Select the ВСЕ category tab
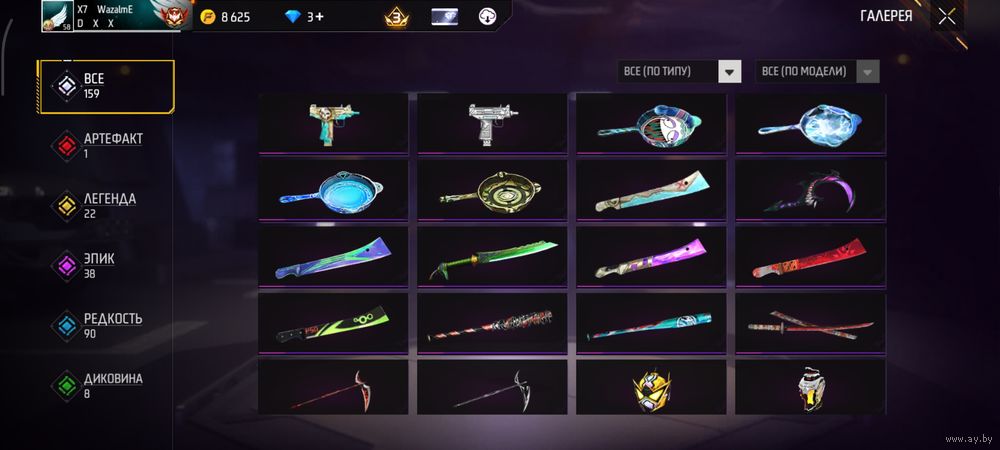This screenshot has width=1000, height=450. pyautogui.click(x=106, y=86)
